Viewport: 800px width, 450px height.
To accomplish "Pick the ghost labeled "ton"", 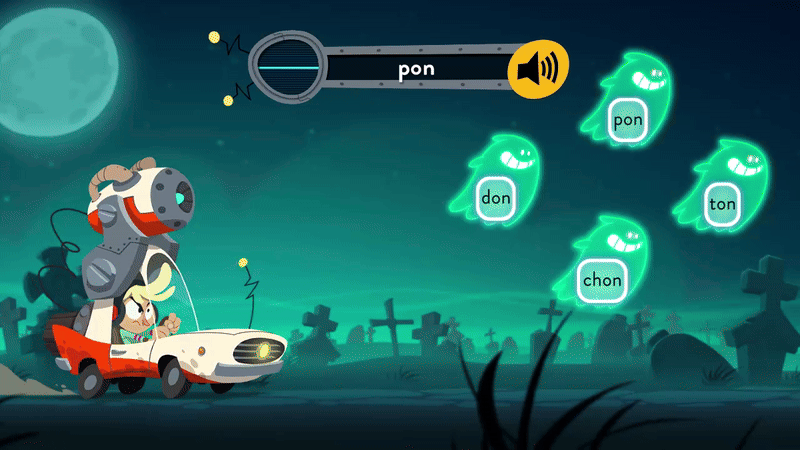I will tap(722, 204).
